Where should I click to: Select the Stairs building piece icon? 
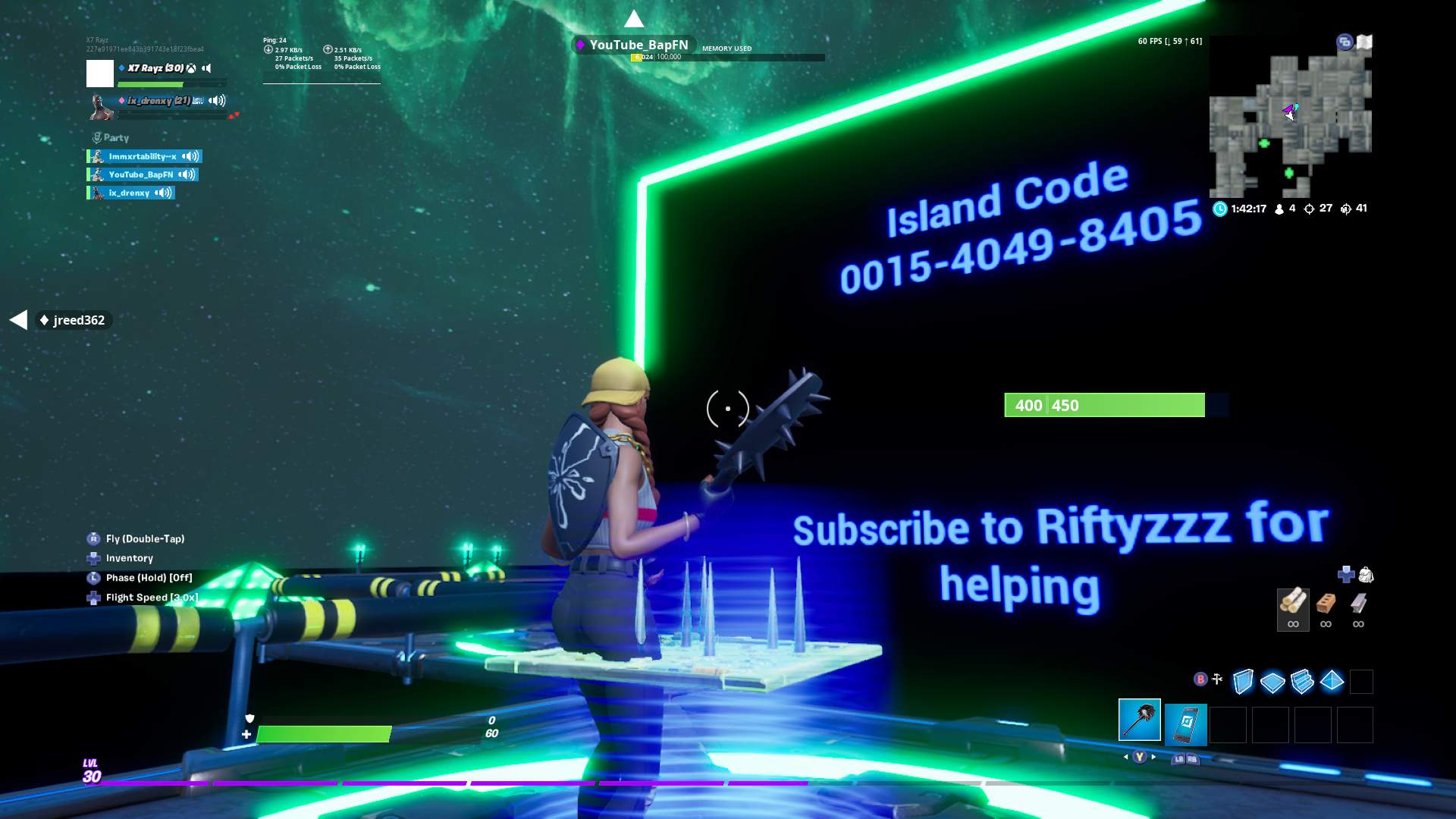click(x=1302, y=681)
